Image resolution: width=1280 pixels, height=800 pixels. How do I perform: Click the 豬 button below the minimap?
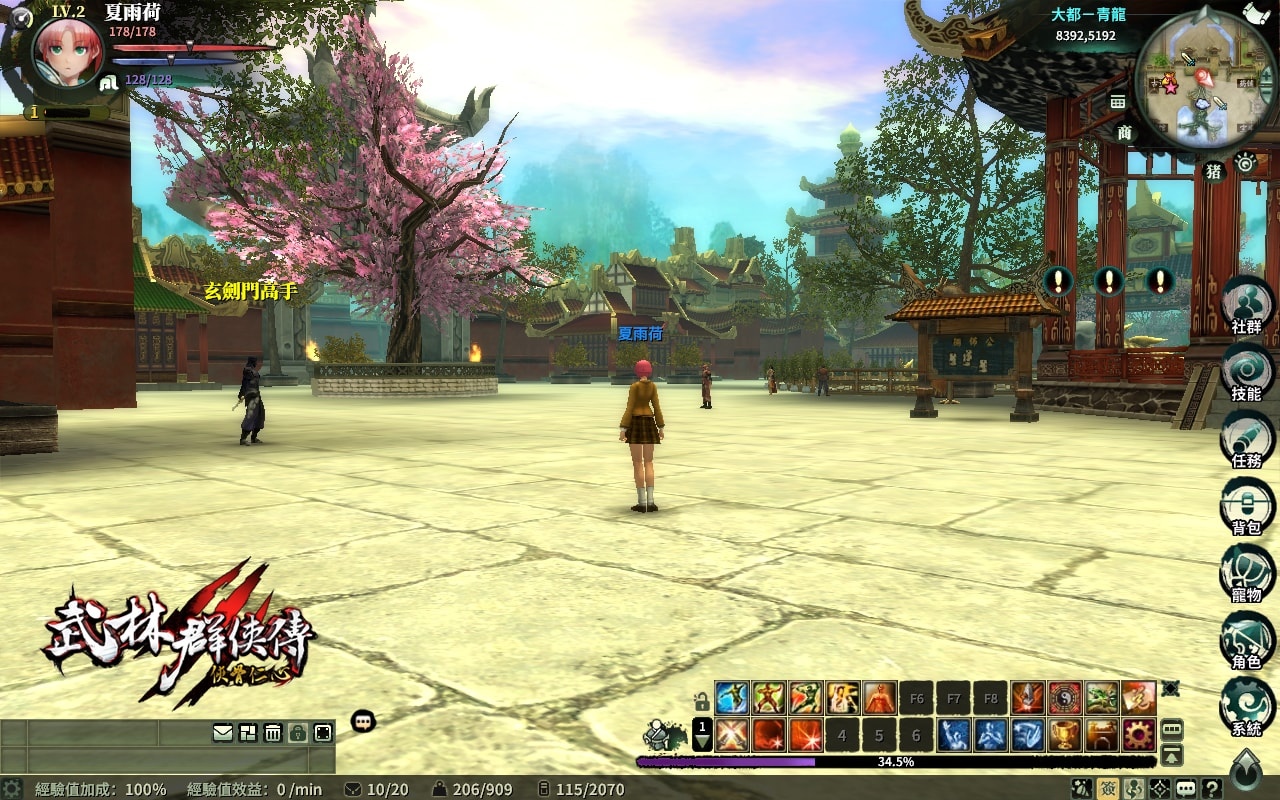point(1214,171)
